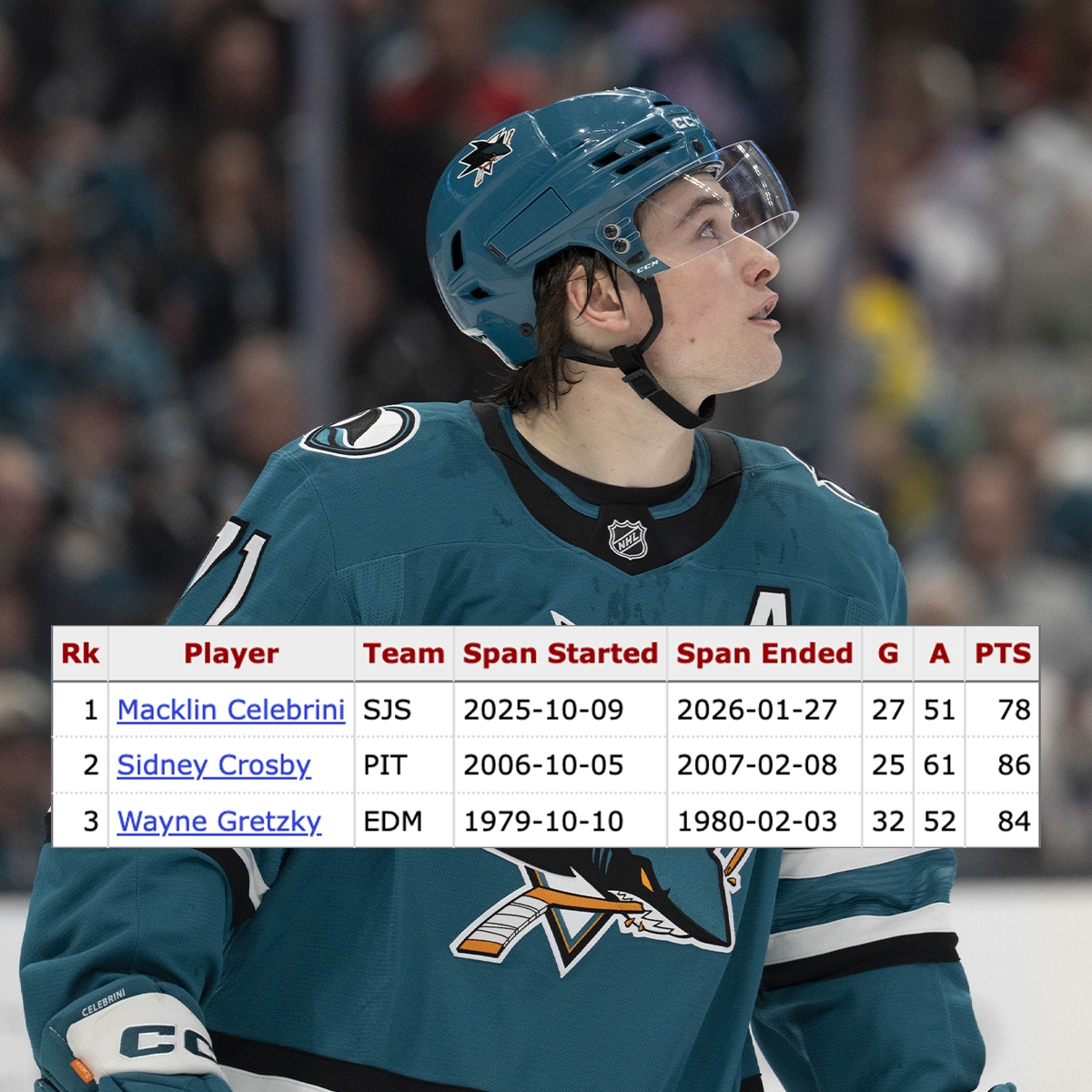Select the Rk column header
1092x1092 pixels.
(80, 653)
